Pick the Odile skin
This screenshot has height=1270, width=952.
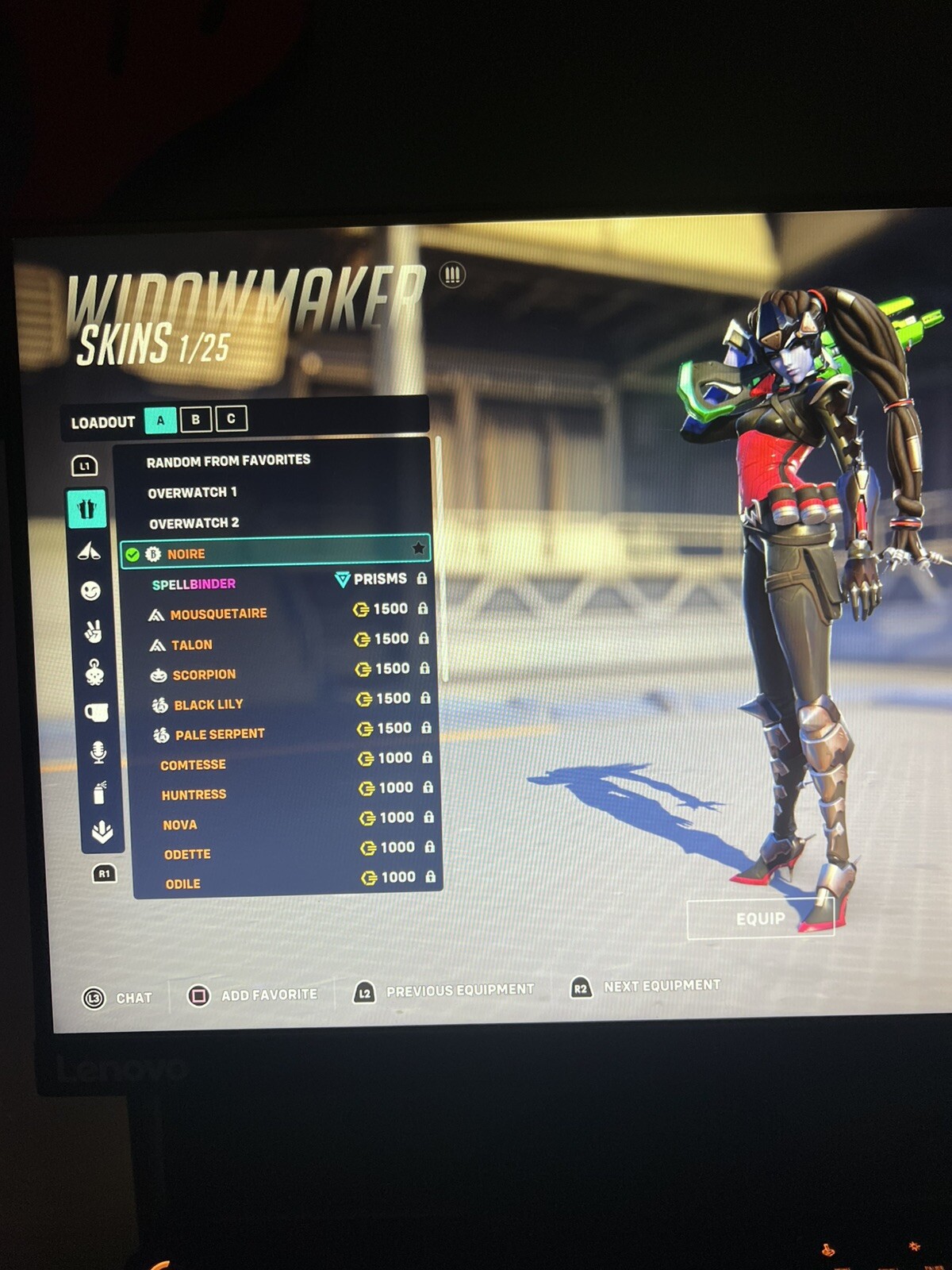click(182, 884)
